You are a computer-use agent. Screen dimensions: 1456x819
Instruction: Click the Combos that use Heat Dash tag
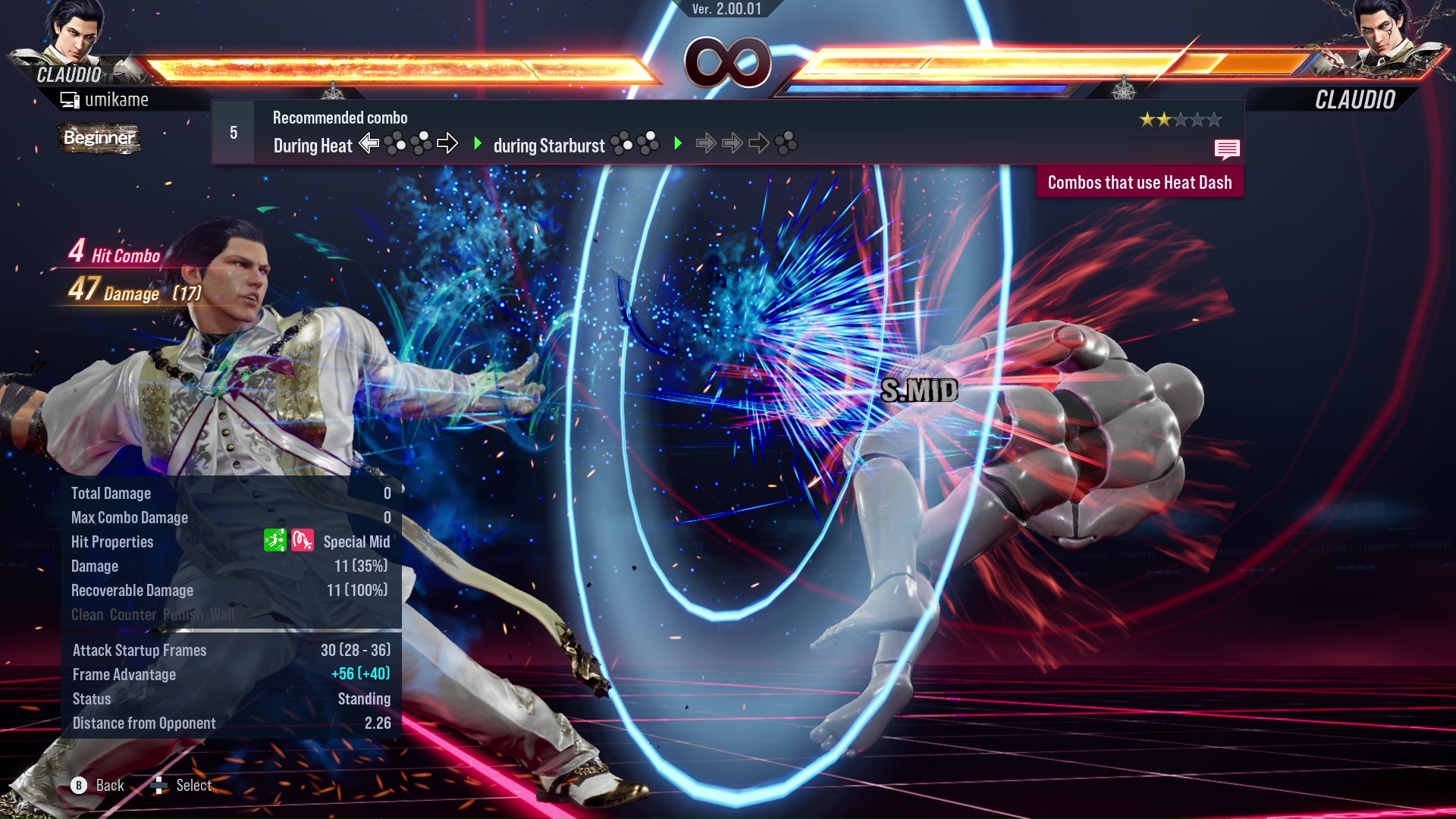point(1139,183)
